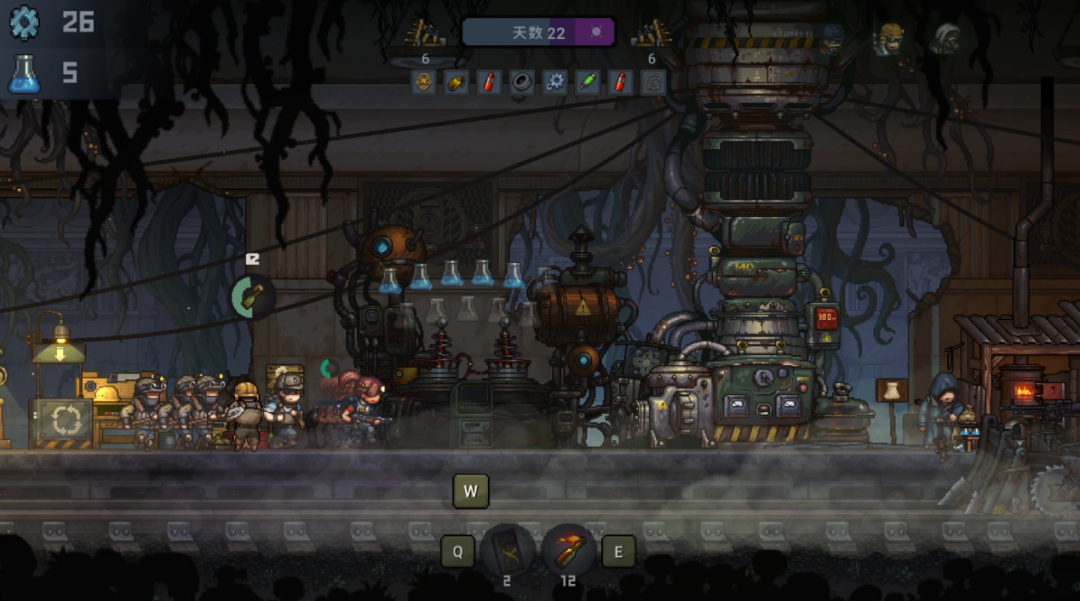This screenshot has width=1080, height=601.
Task: Select the molotov cocktail item
Action: [568, 550]
